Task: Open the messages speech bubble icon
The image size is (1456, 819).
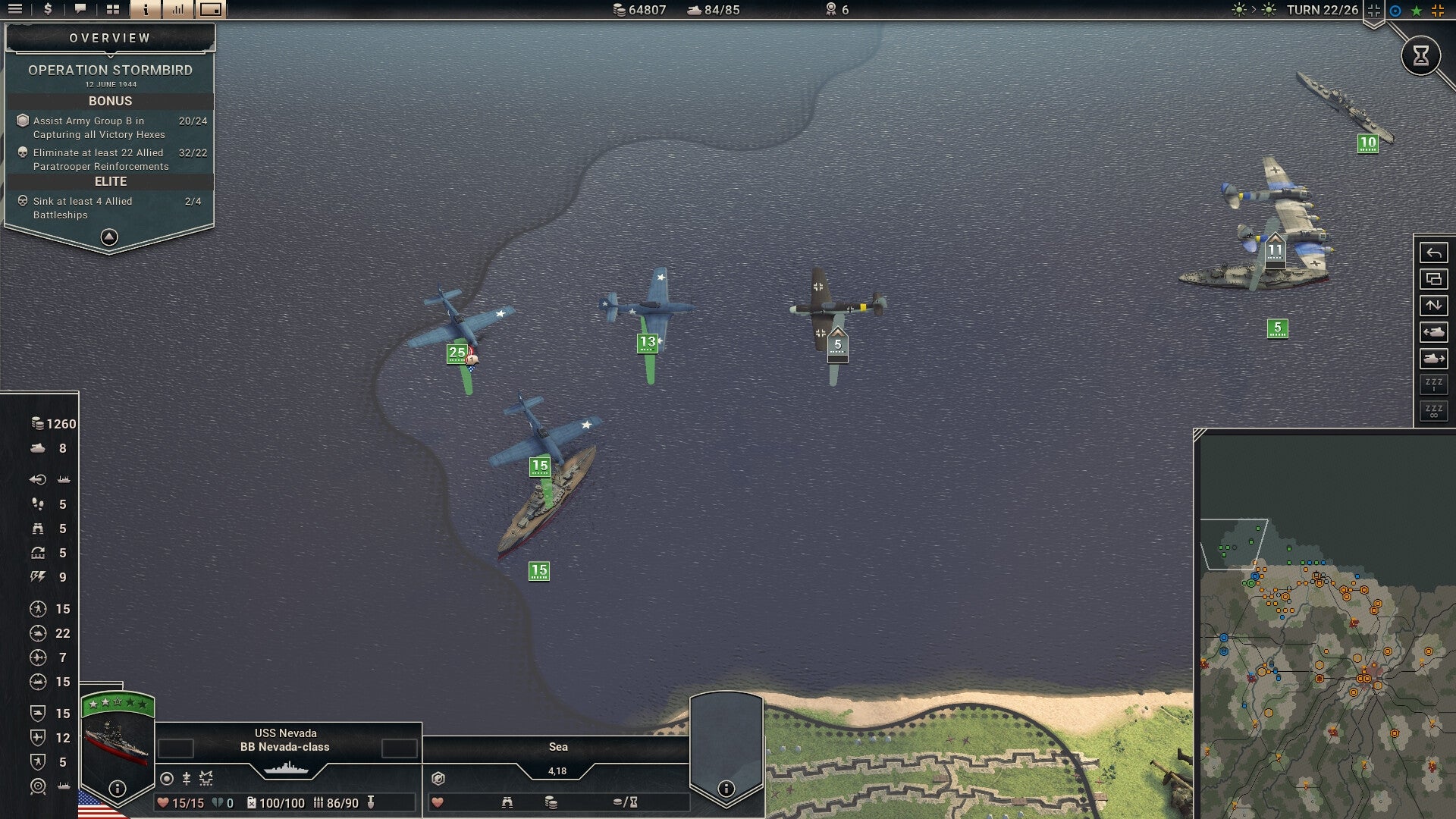Action: (x=80, y=9)
